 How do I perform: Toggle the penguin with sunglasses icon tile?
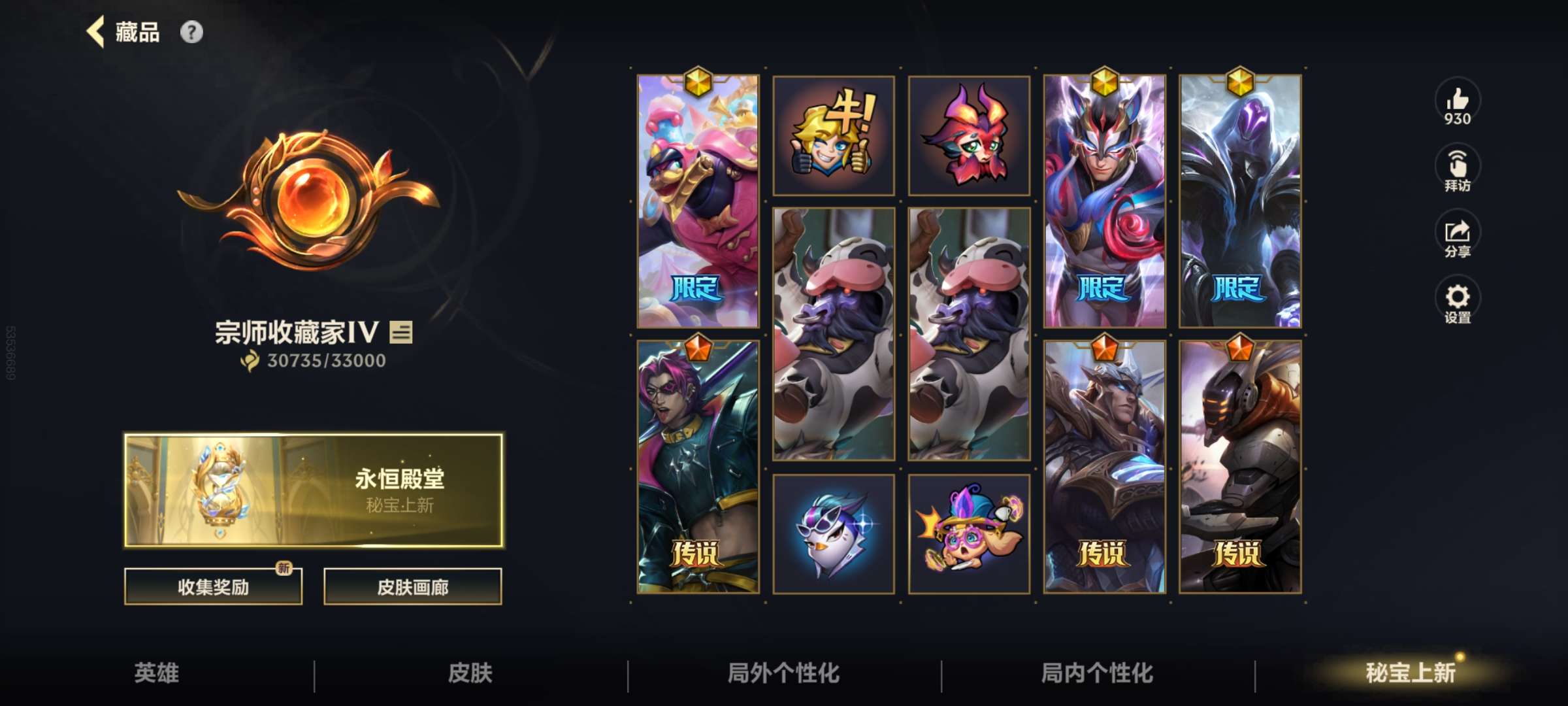[834, 533]
